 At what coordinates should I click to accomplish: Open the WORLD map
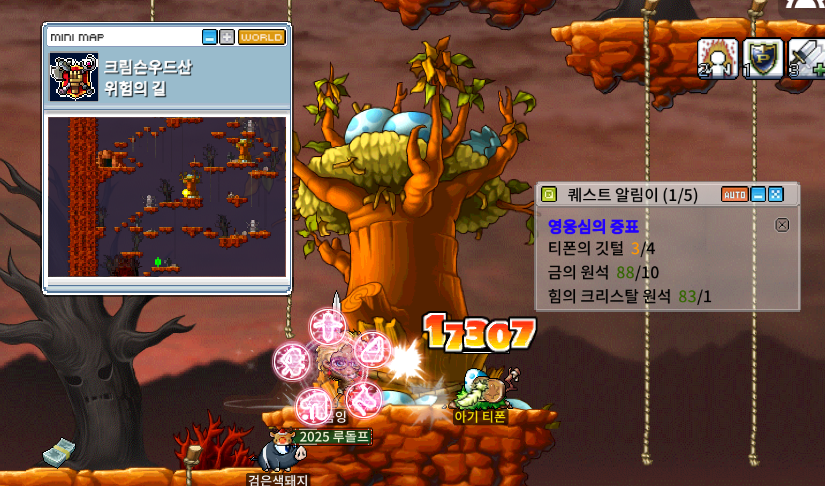(261, 37)
